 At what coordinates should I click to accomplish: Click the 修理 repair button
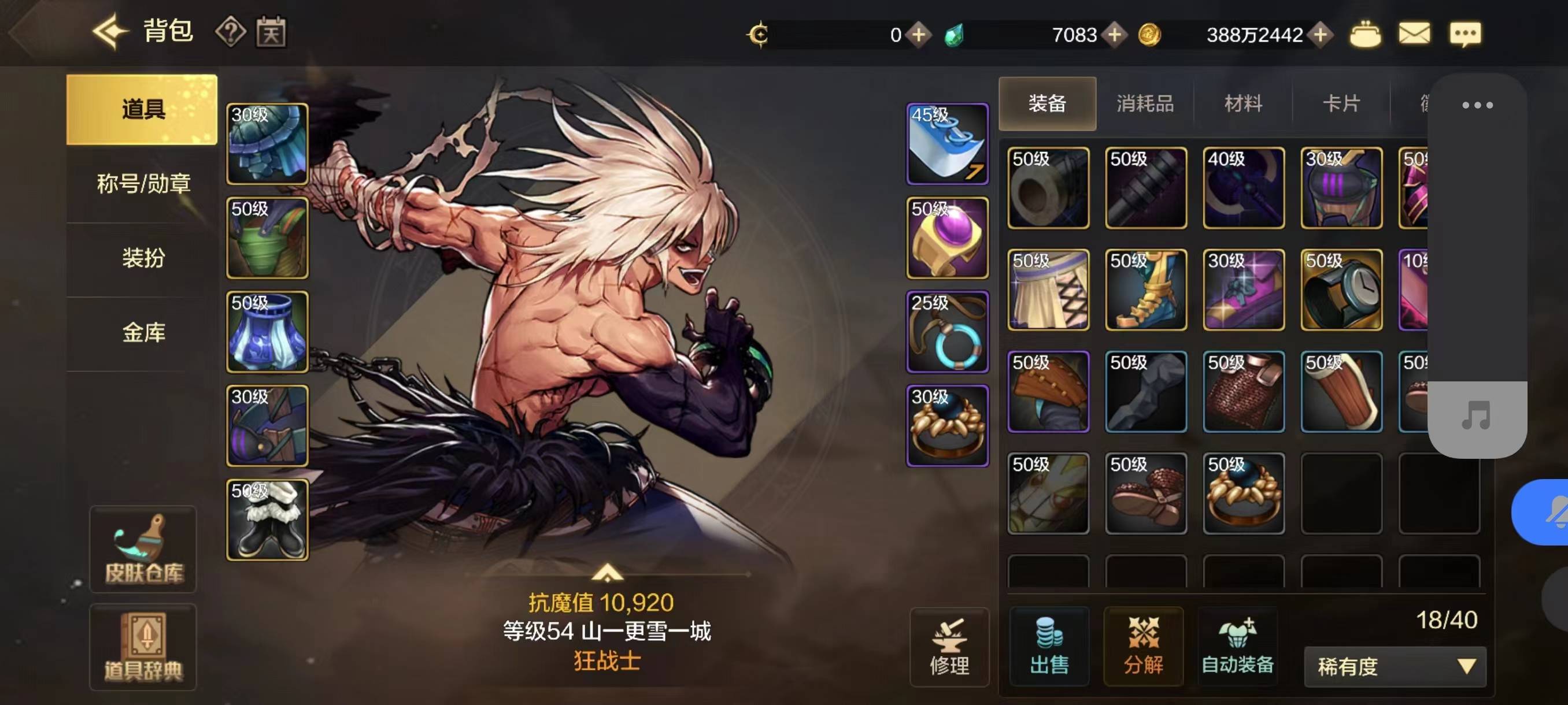(949, 647)
